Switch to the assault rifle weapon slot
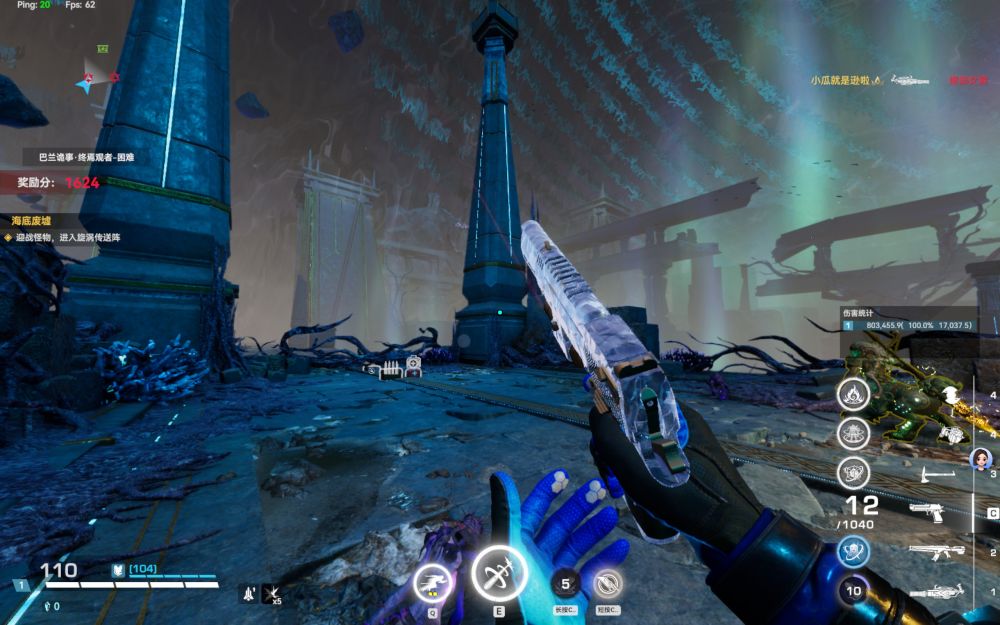This screenshot has height=625, width=1000. tap(935, 552)
